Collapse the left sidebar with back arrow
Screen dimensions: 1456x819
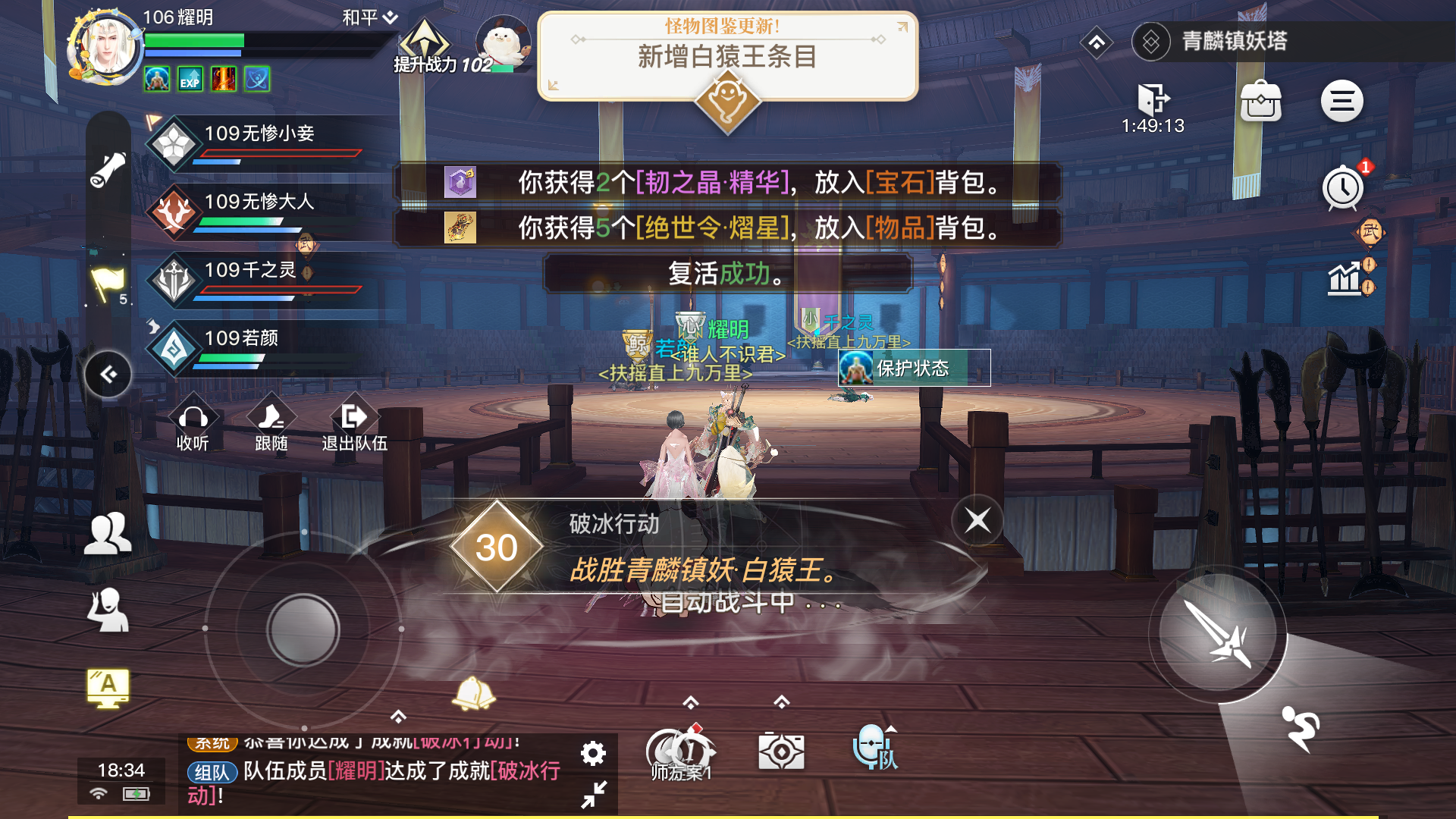click(107, 373)
